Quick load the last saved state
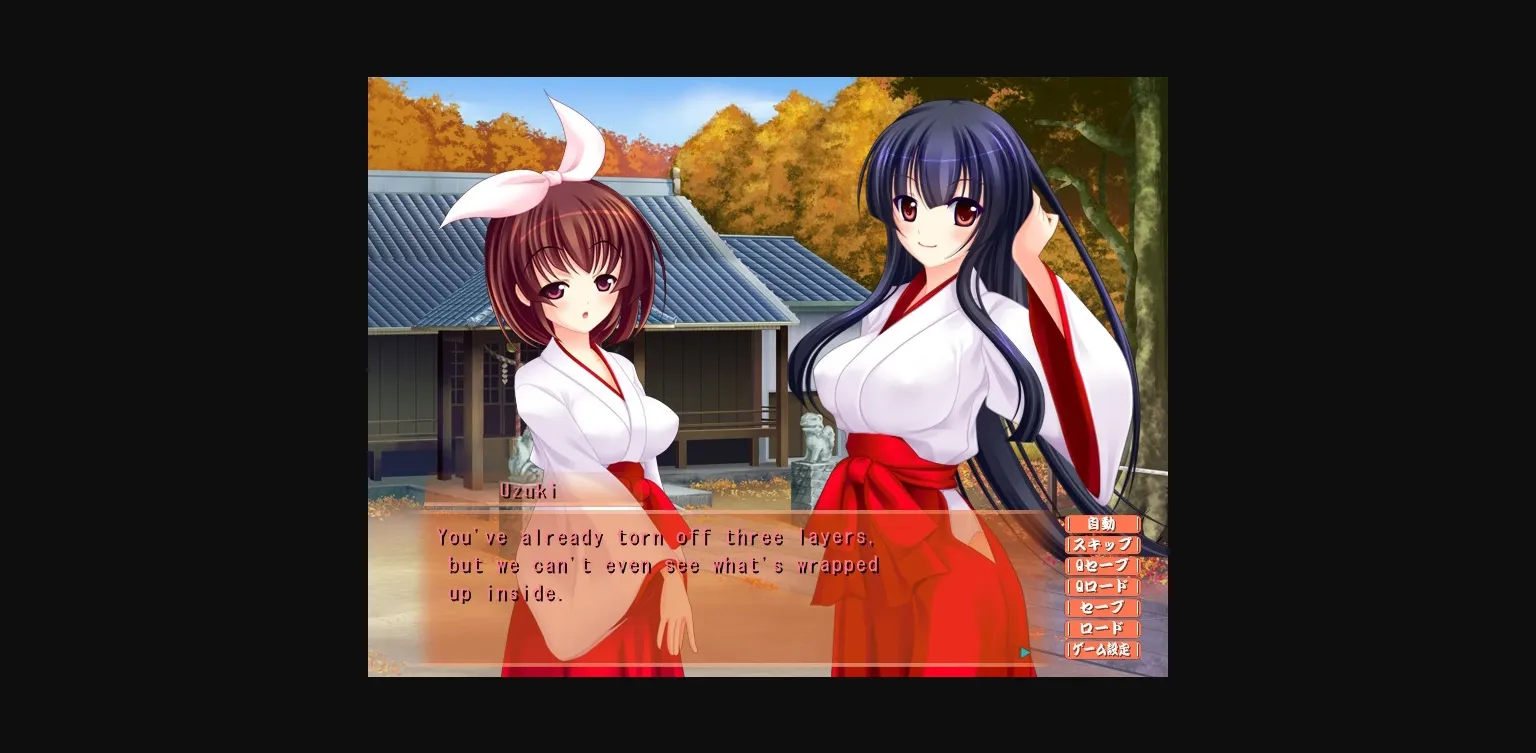 click(x=1103, y=587)
